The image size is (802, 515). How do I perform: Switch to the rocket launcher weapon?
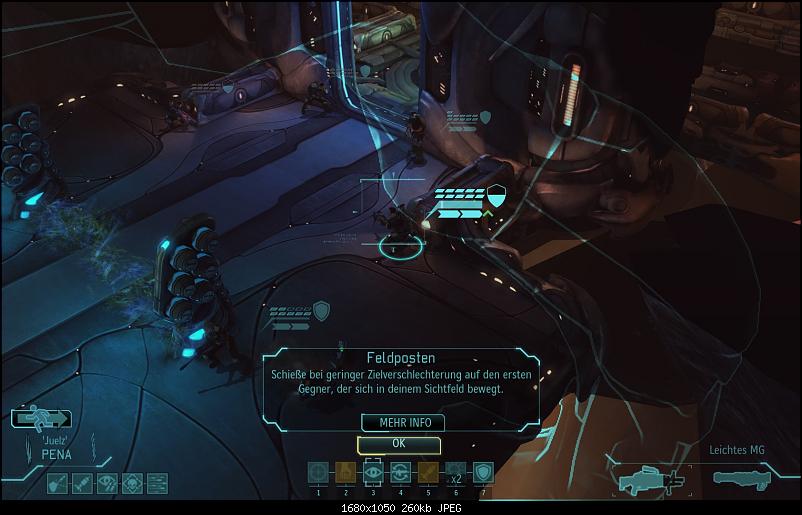coord(745,477)
